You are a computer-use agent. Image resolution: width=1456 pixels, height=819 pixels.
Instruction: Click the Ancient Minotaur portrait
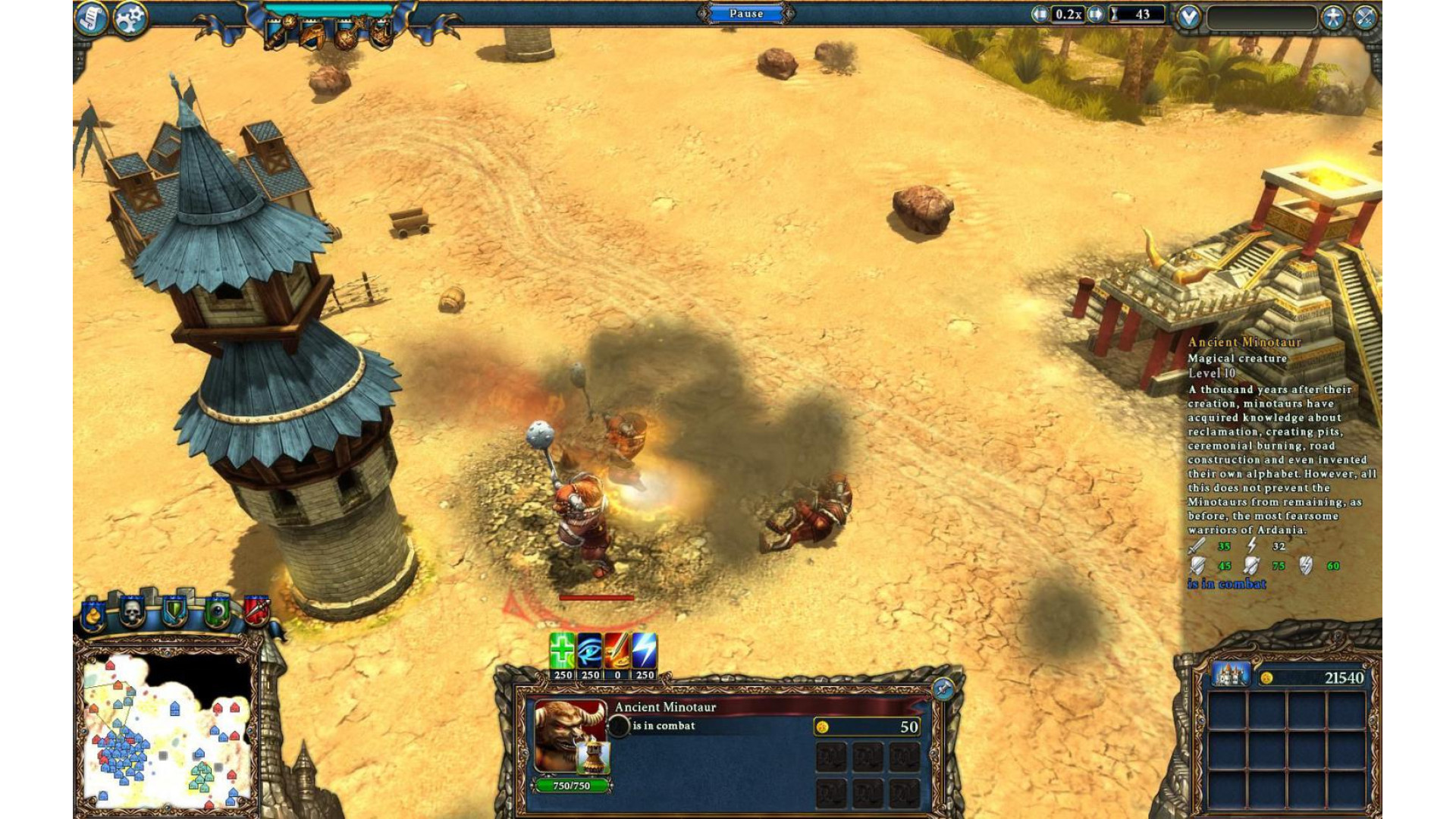(570, 736)
